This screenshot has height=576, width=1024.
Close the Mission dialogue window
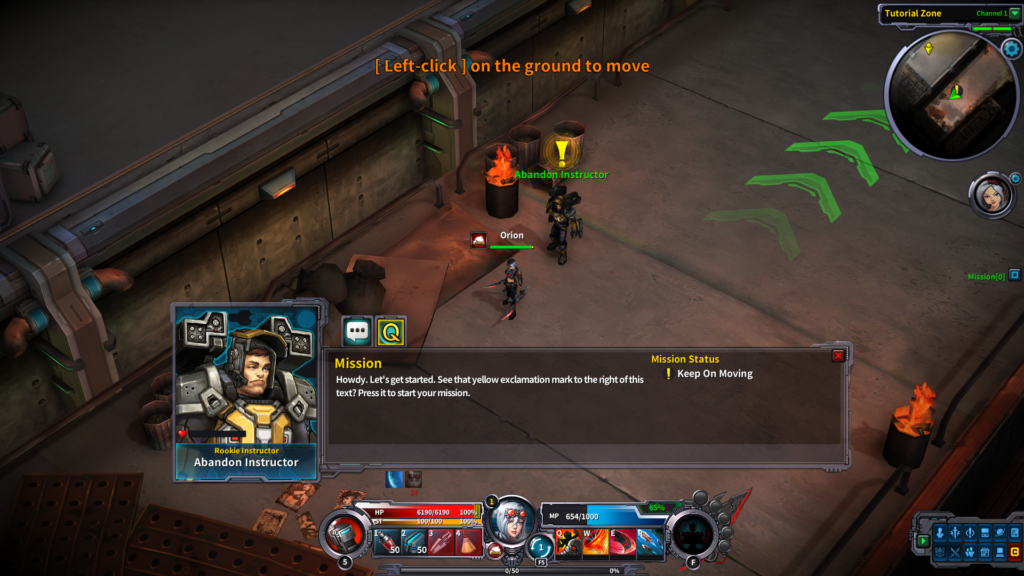[x=838, y=355]
